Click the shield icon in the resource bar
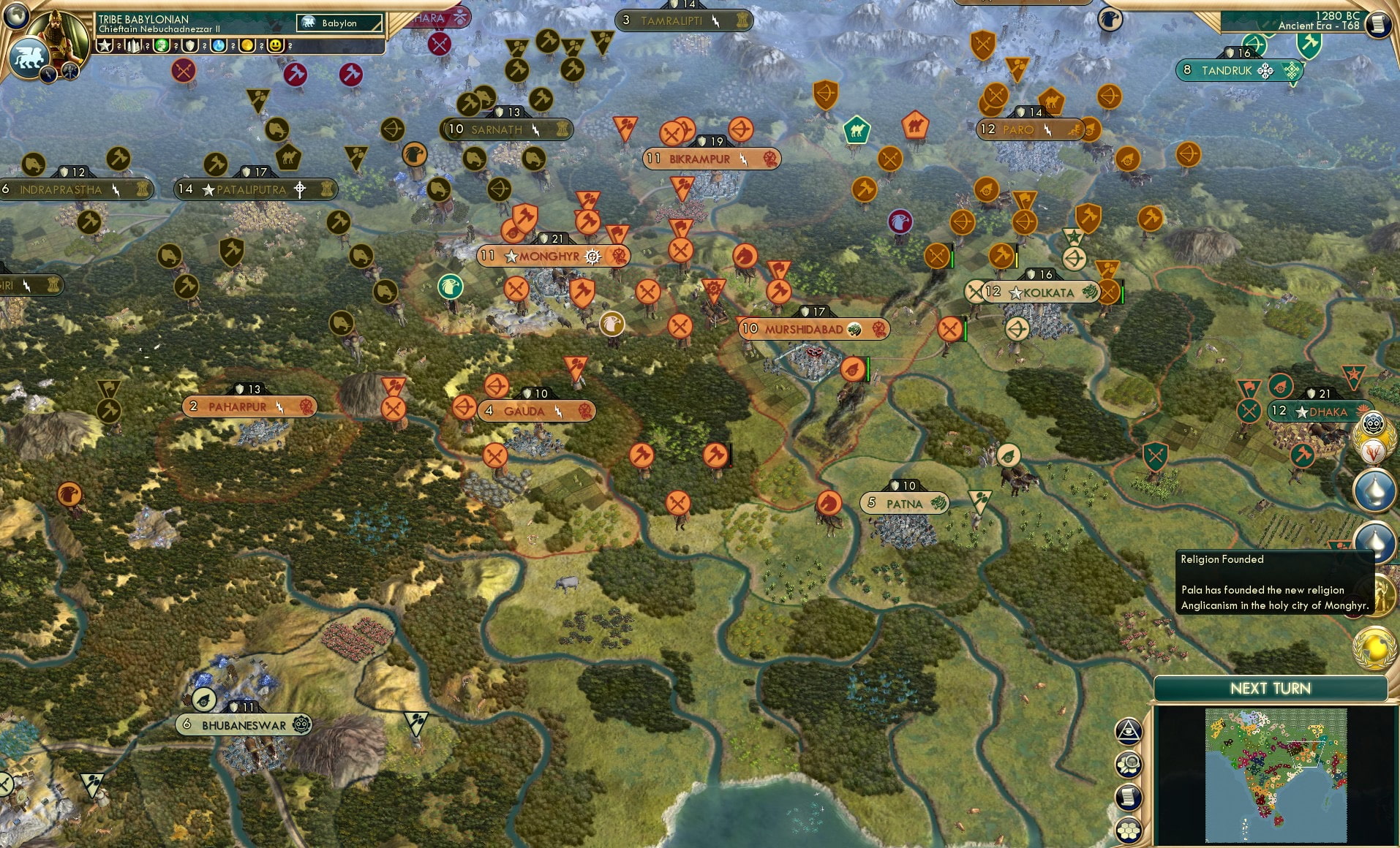 189,45
